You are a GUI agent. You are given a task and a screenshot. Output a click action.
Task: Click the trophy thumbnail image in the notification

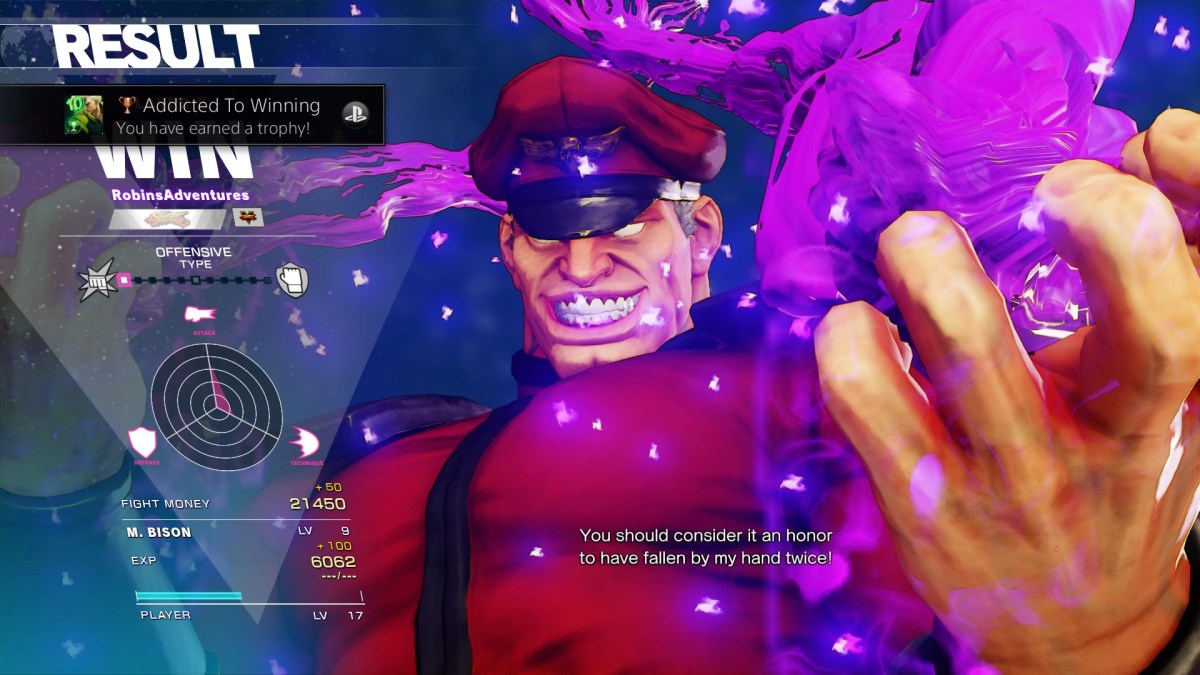84,115
